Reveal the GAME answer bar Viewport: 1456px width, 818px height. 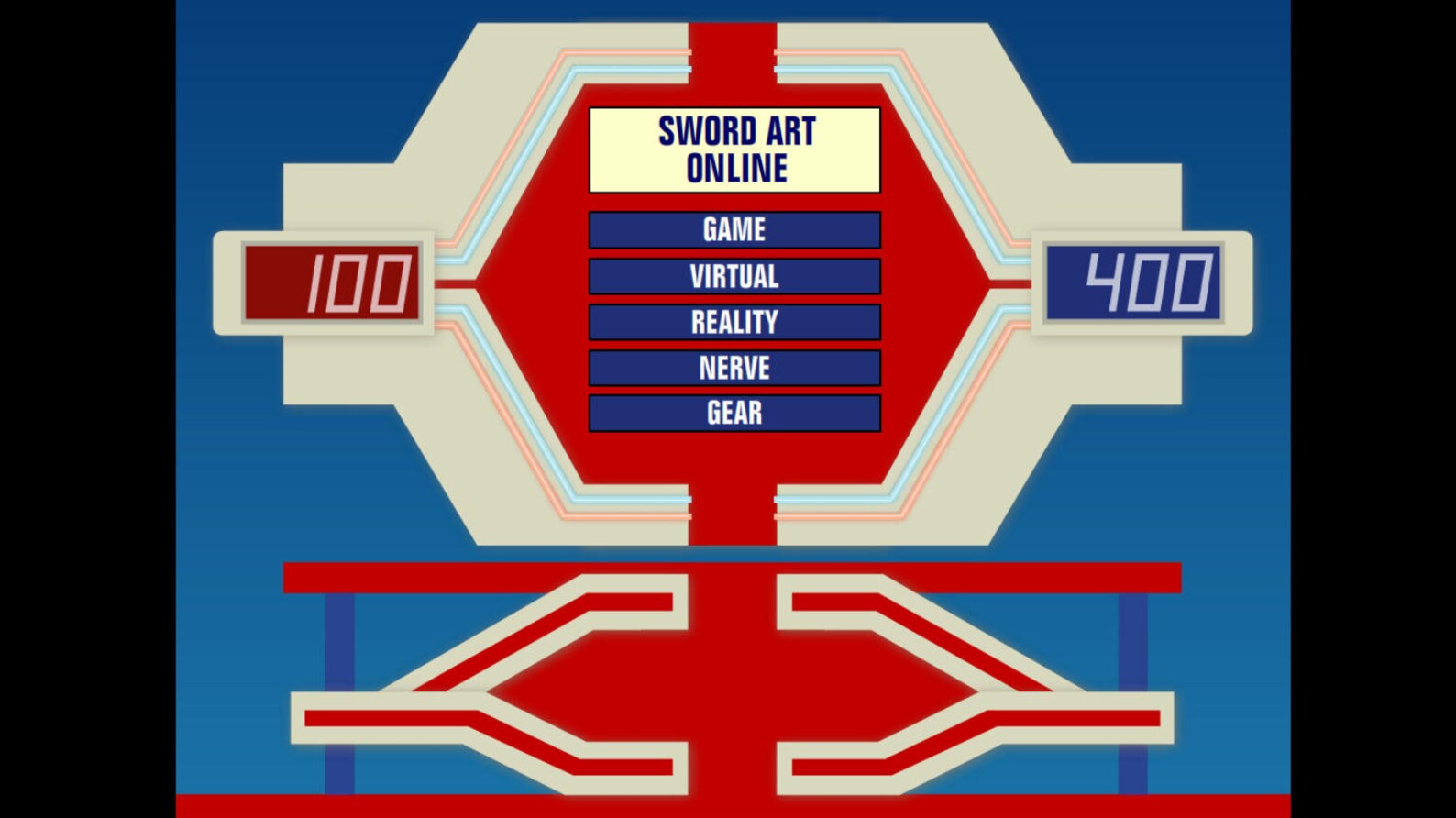pyautogui.click(x=734, y=229)
